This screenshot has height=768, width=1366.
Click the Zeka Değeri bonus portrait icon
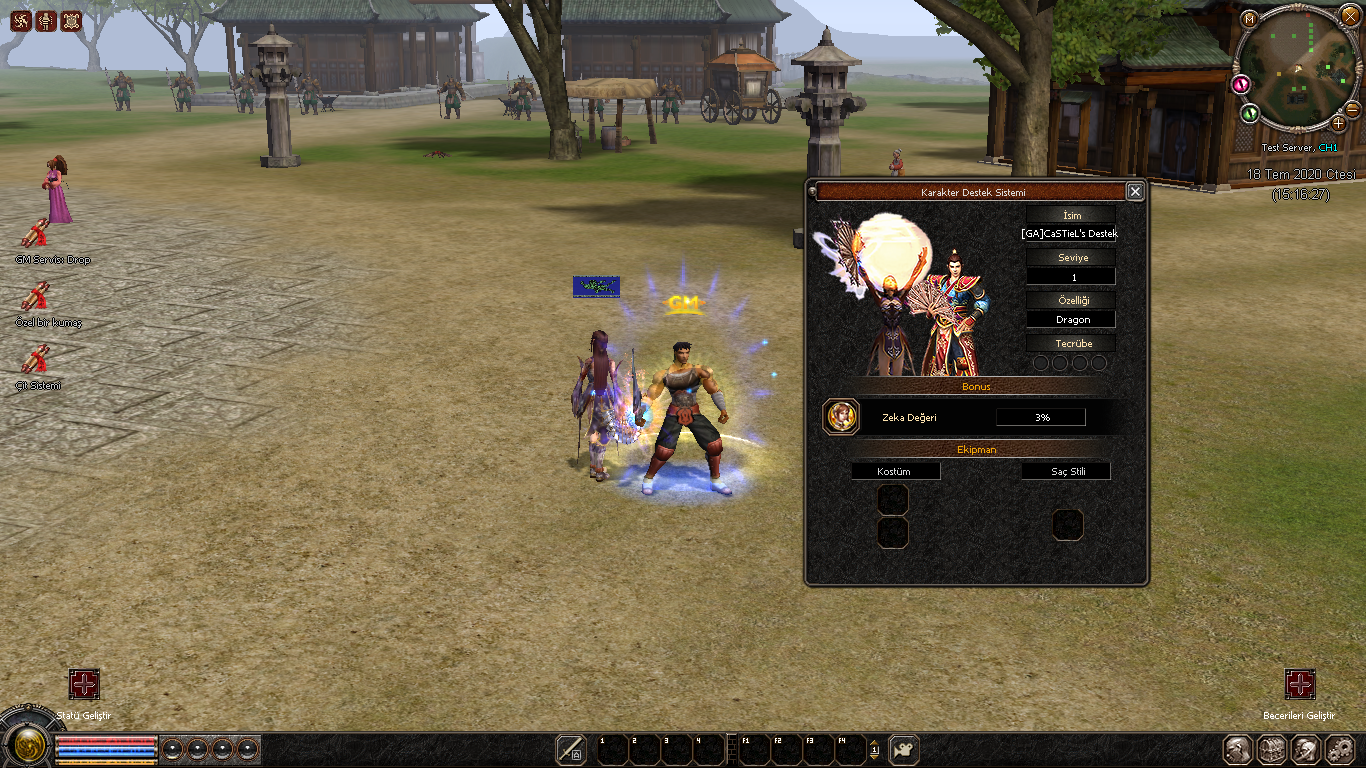[x=841, y=417]
